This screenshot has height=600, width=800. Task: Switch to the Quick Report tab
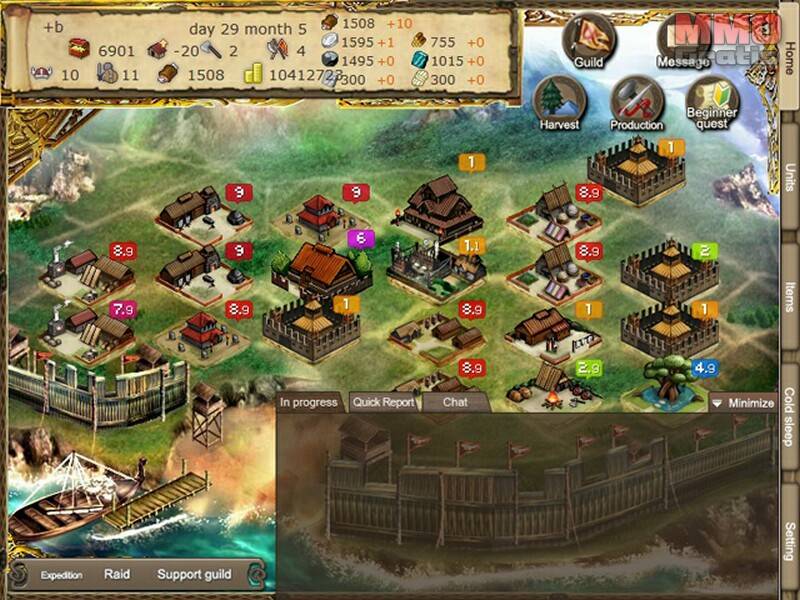[383, 403]
